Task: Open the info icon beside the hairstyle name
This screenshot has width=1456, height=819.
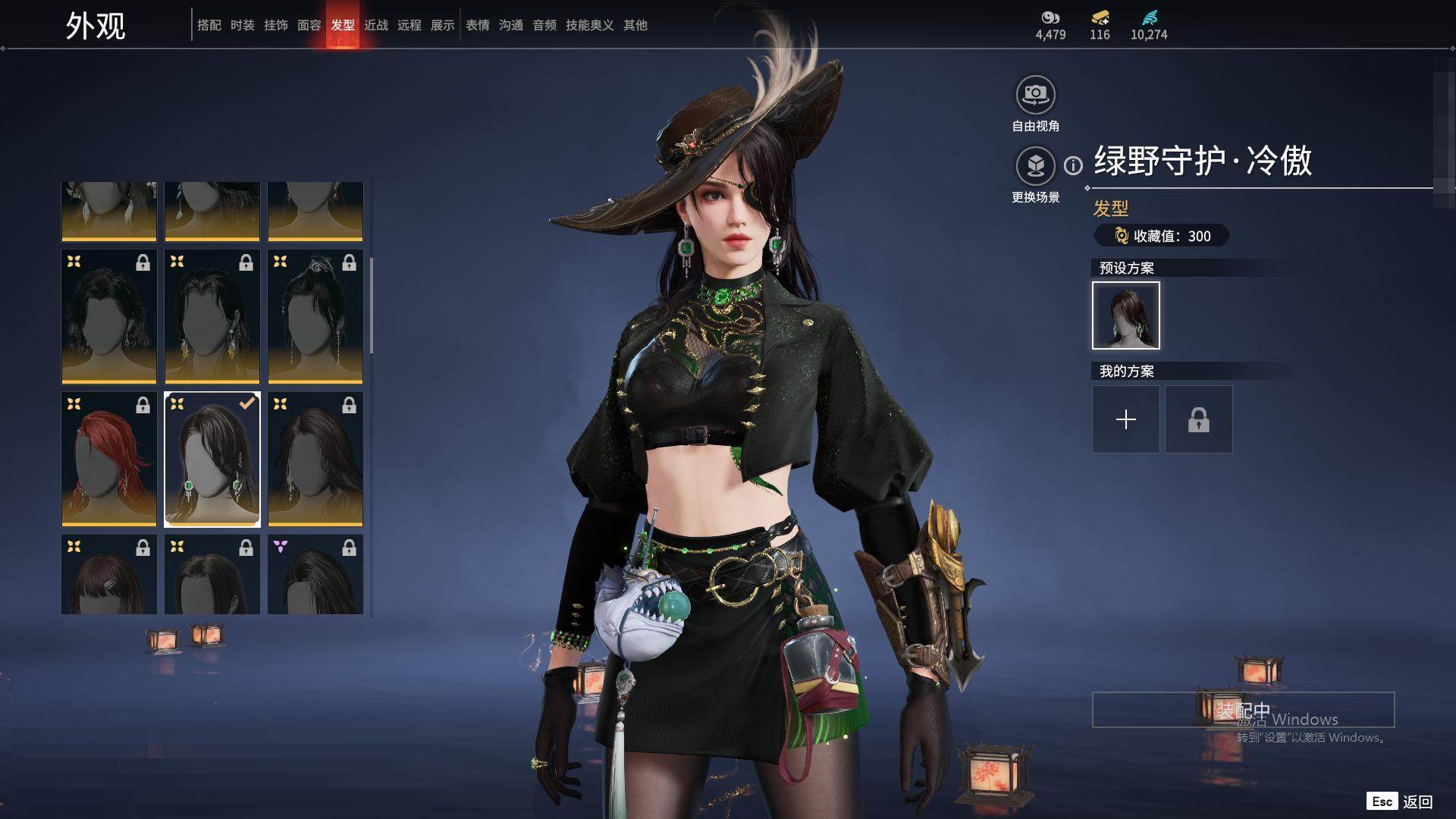Action: pyautogui.click(x=1073, y=165)
